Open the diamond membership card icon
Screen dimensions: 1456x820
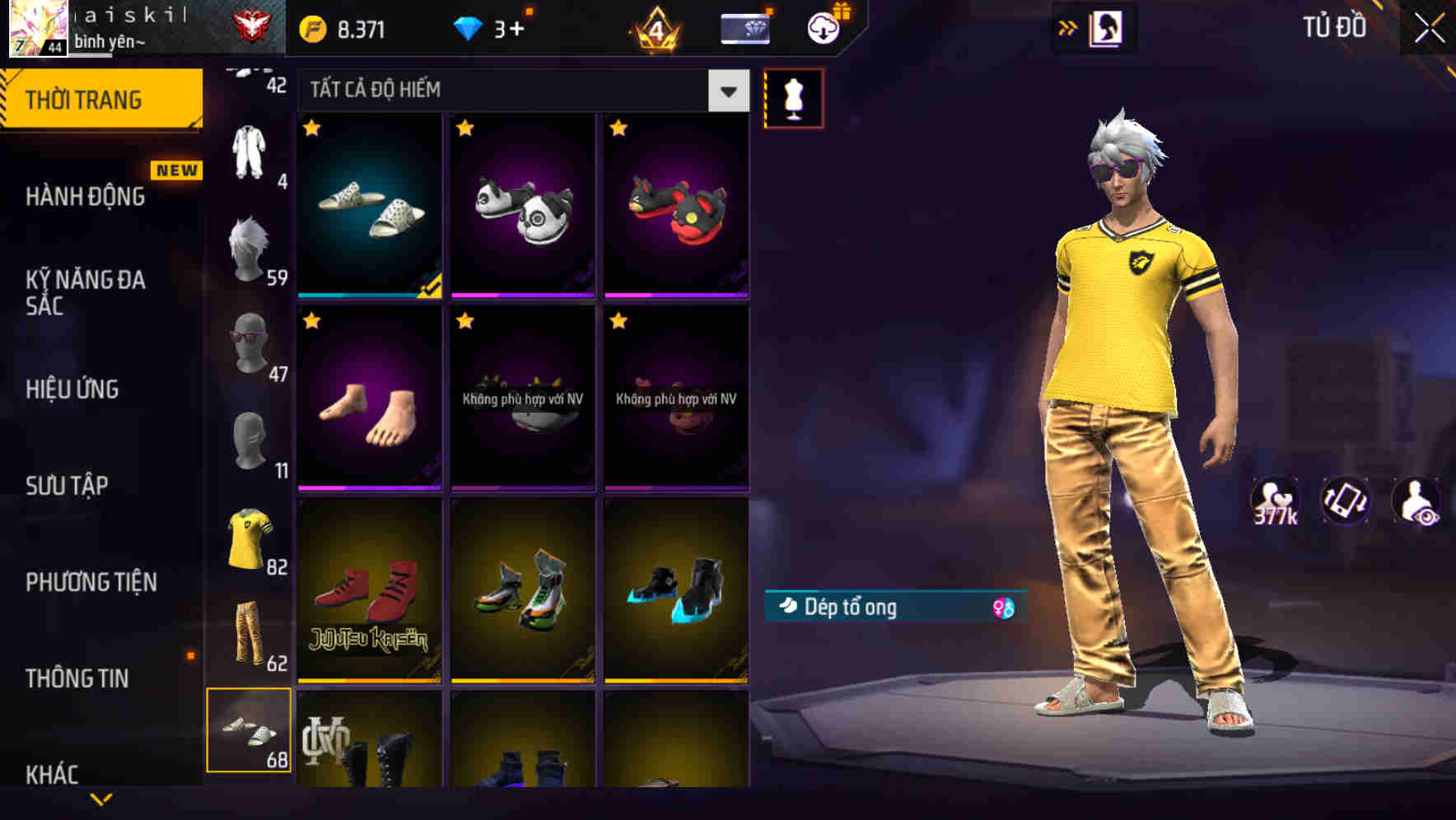(744, 27)
